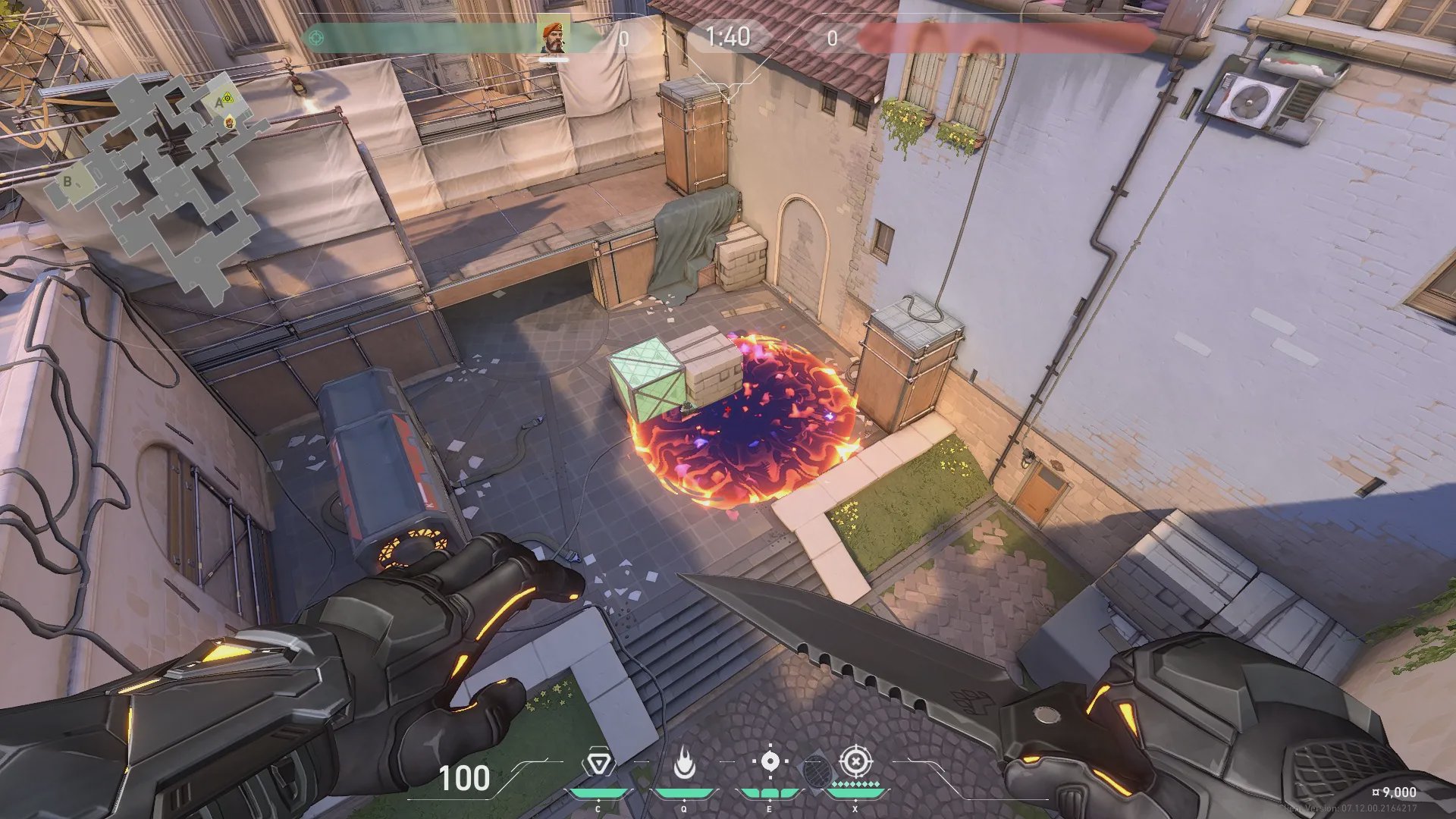Screen dimensions: 1456x819
Task: Click the Brimstone agent portrait
Action: [554, 36]
